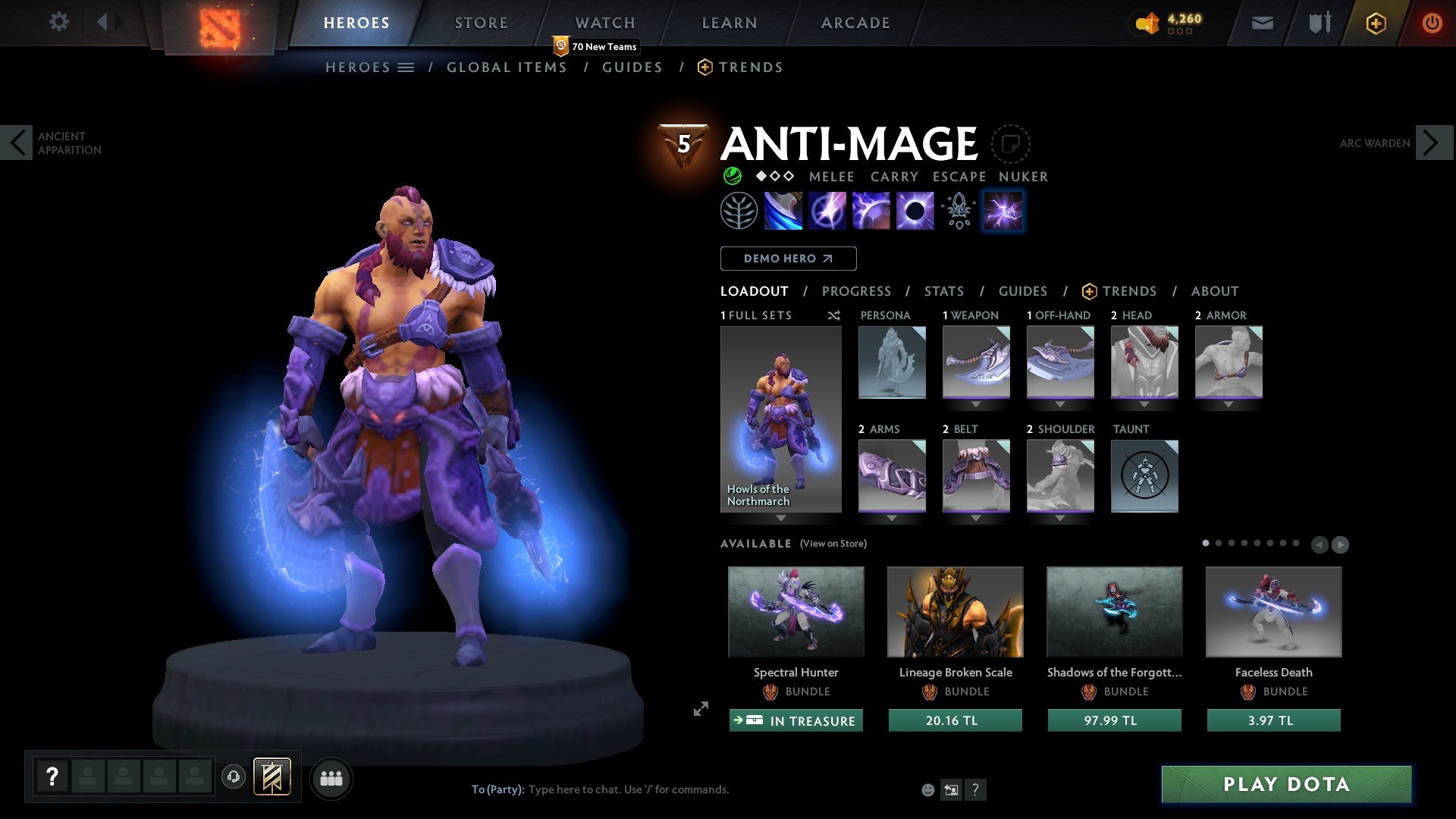Select the Mana Break ability icon
Viewport: 1456px width, 819px height.
point(783,211)
